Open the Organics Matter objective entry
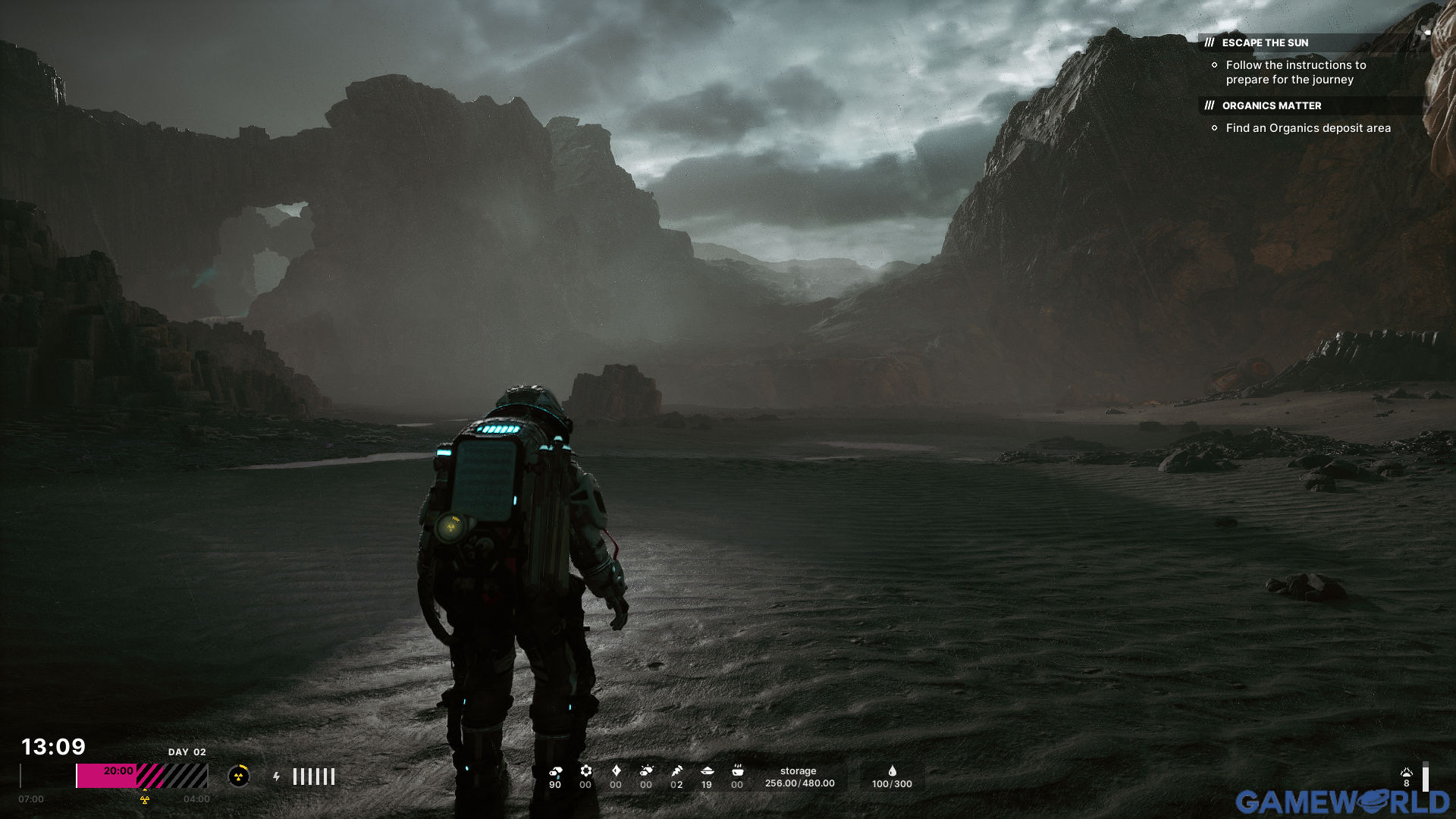Image resolution: width=1456 pixels, height=819 pixels. click(x=1271, y=106)
